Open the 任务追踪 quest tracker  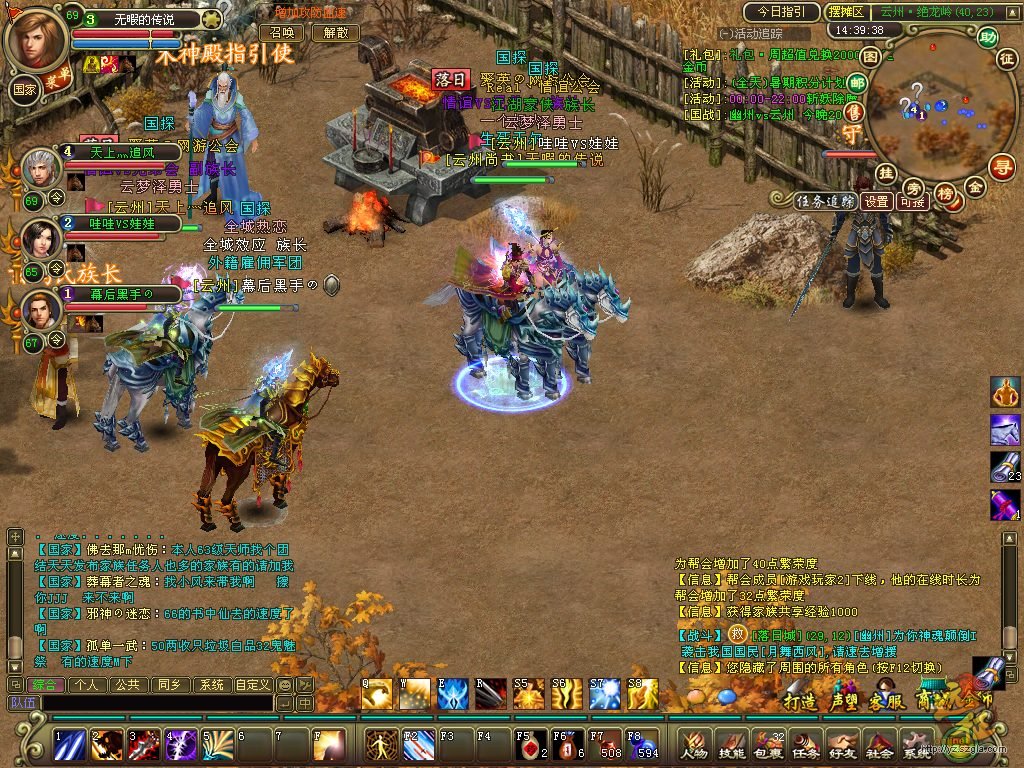pos(826,201)
